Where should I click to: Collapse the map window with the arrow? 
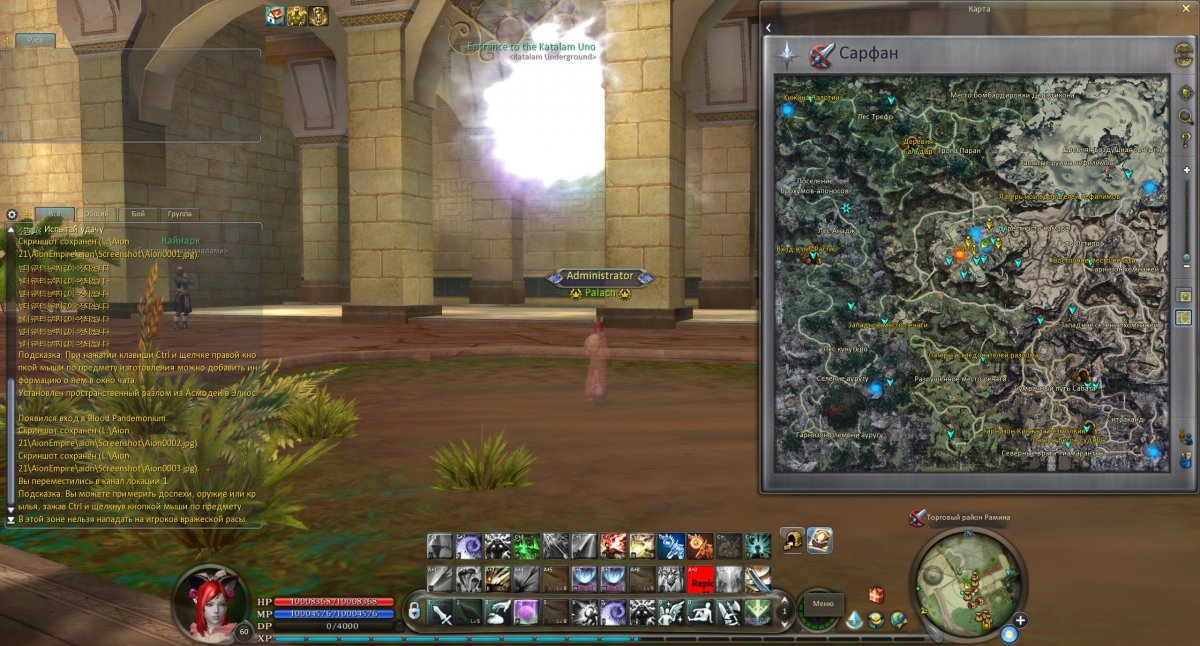(x=768, y=28)
